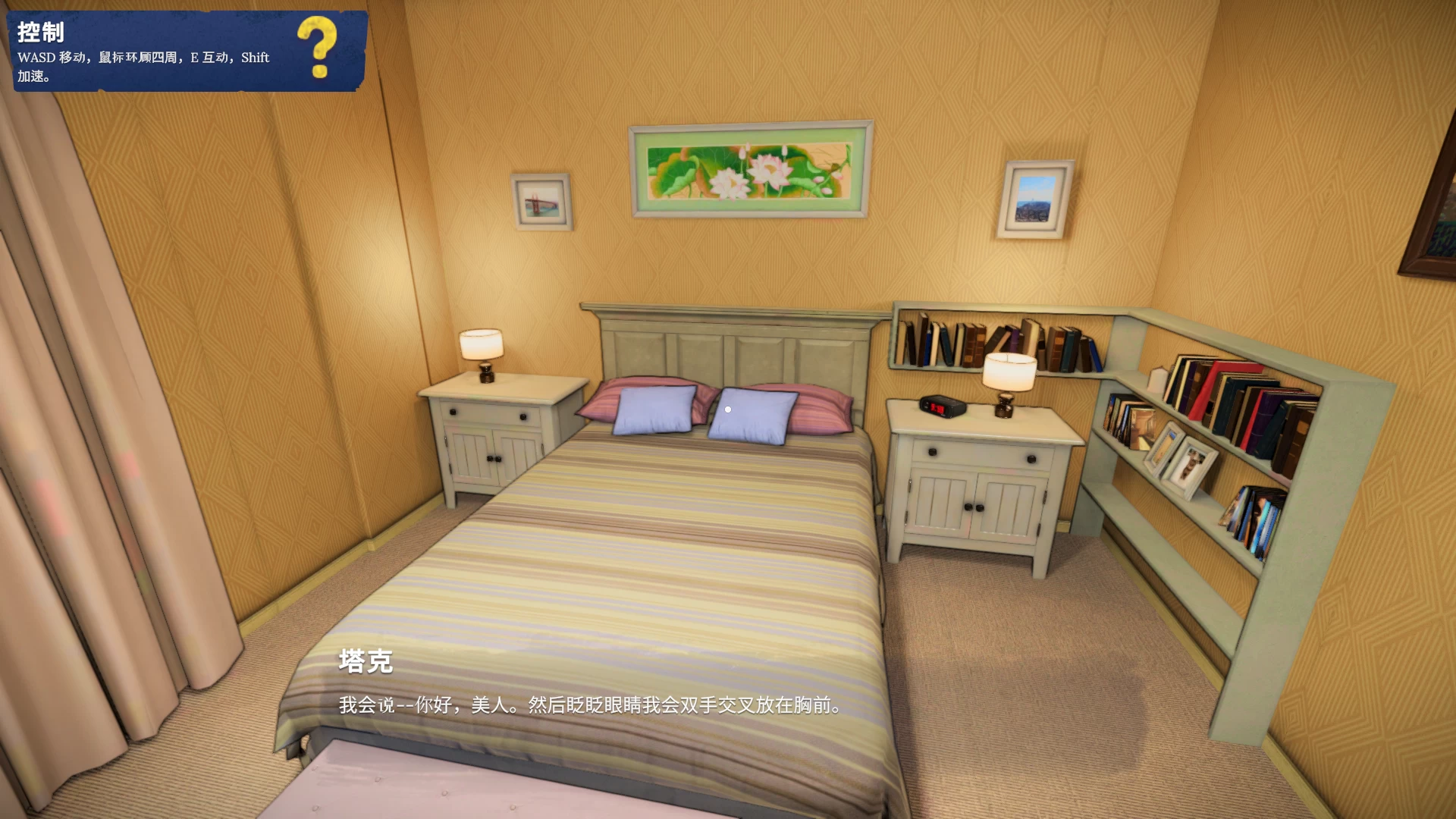Click the crosshair dot over the blue pillow
This screenshot has width=1456, height=819.
[x=728, y=409]
